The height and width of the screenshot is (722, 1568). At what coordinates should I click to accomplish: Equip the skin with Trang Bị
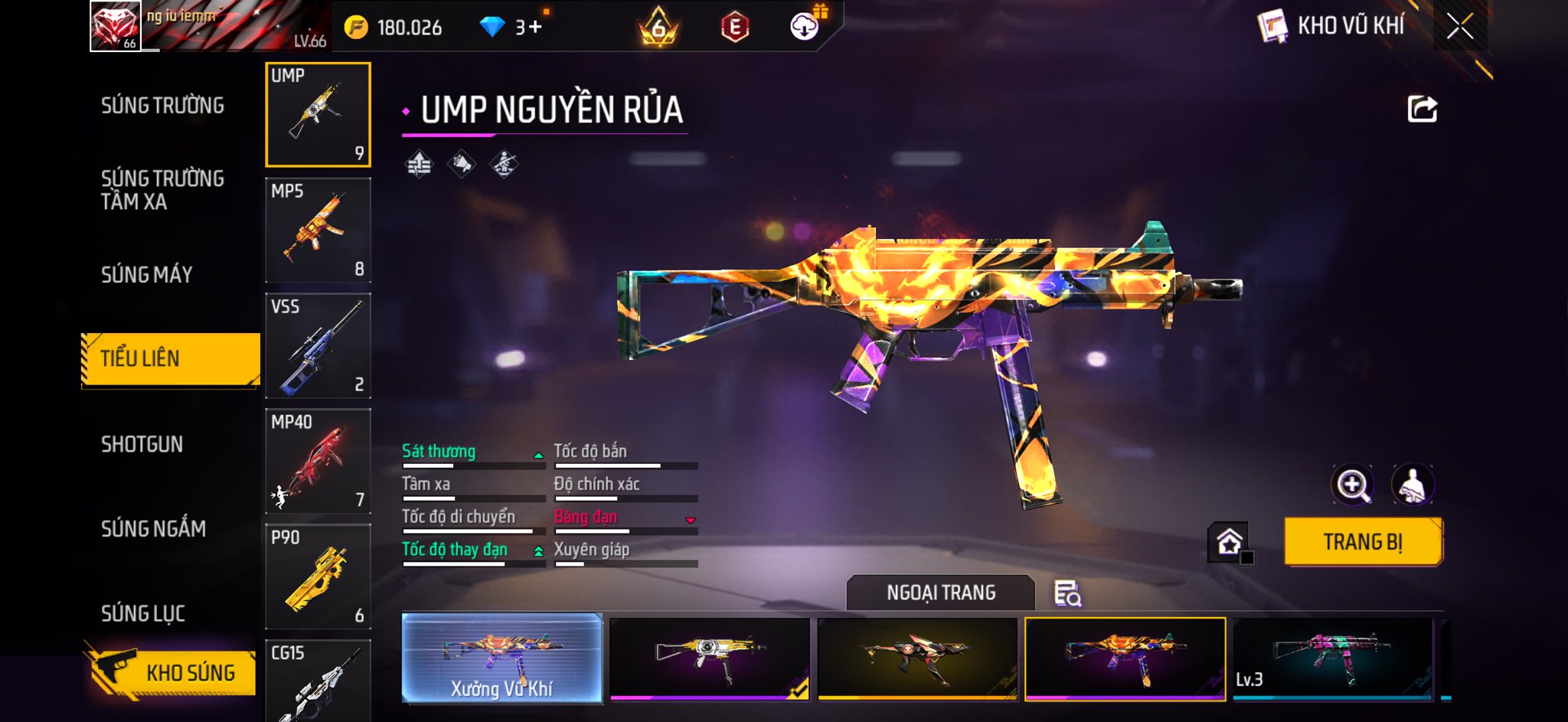[1363, 542]
